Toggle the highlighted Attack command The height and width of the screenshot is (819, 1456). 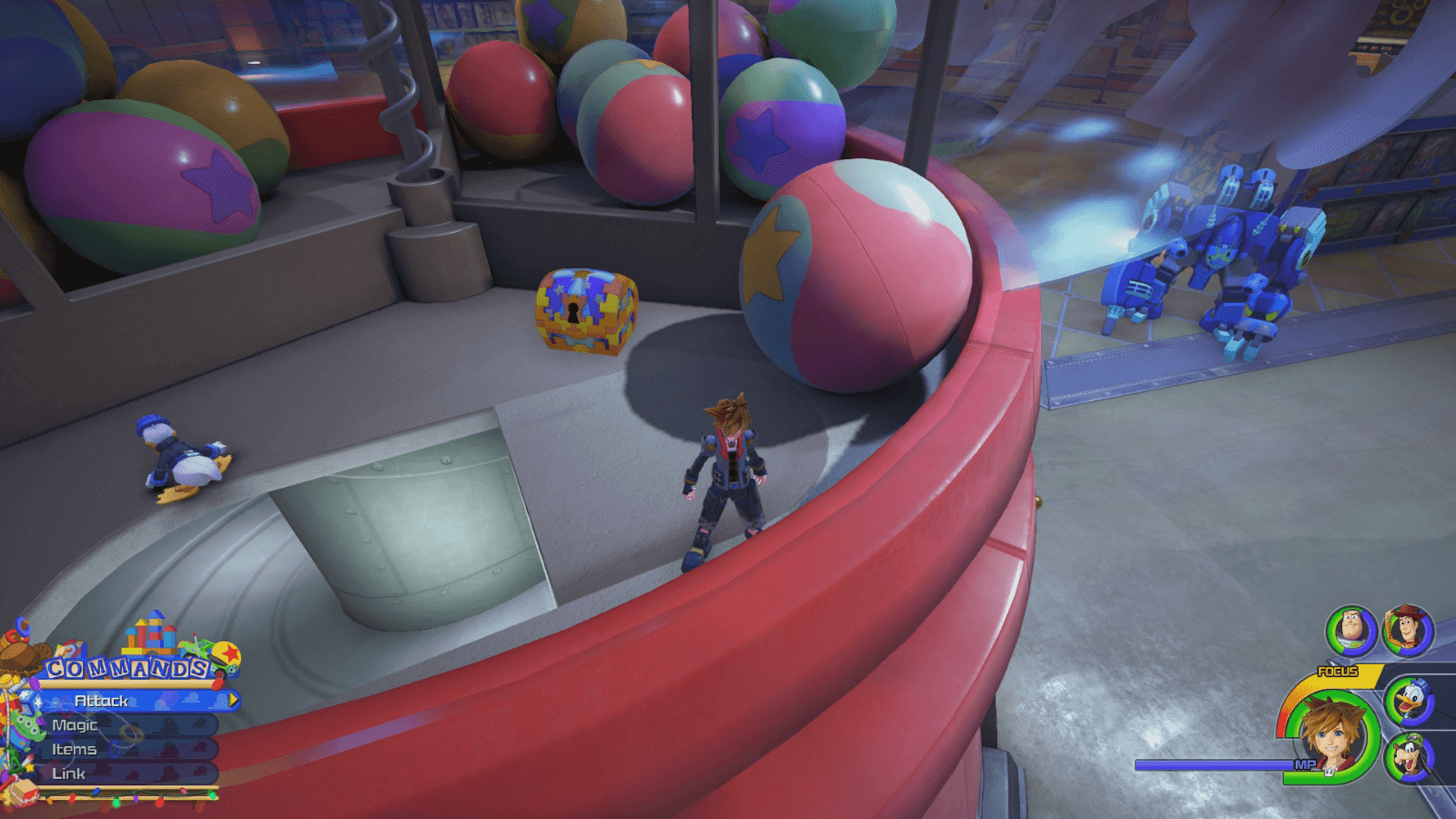[101, 701]
